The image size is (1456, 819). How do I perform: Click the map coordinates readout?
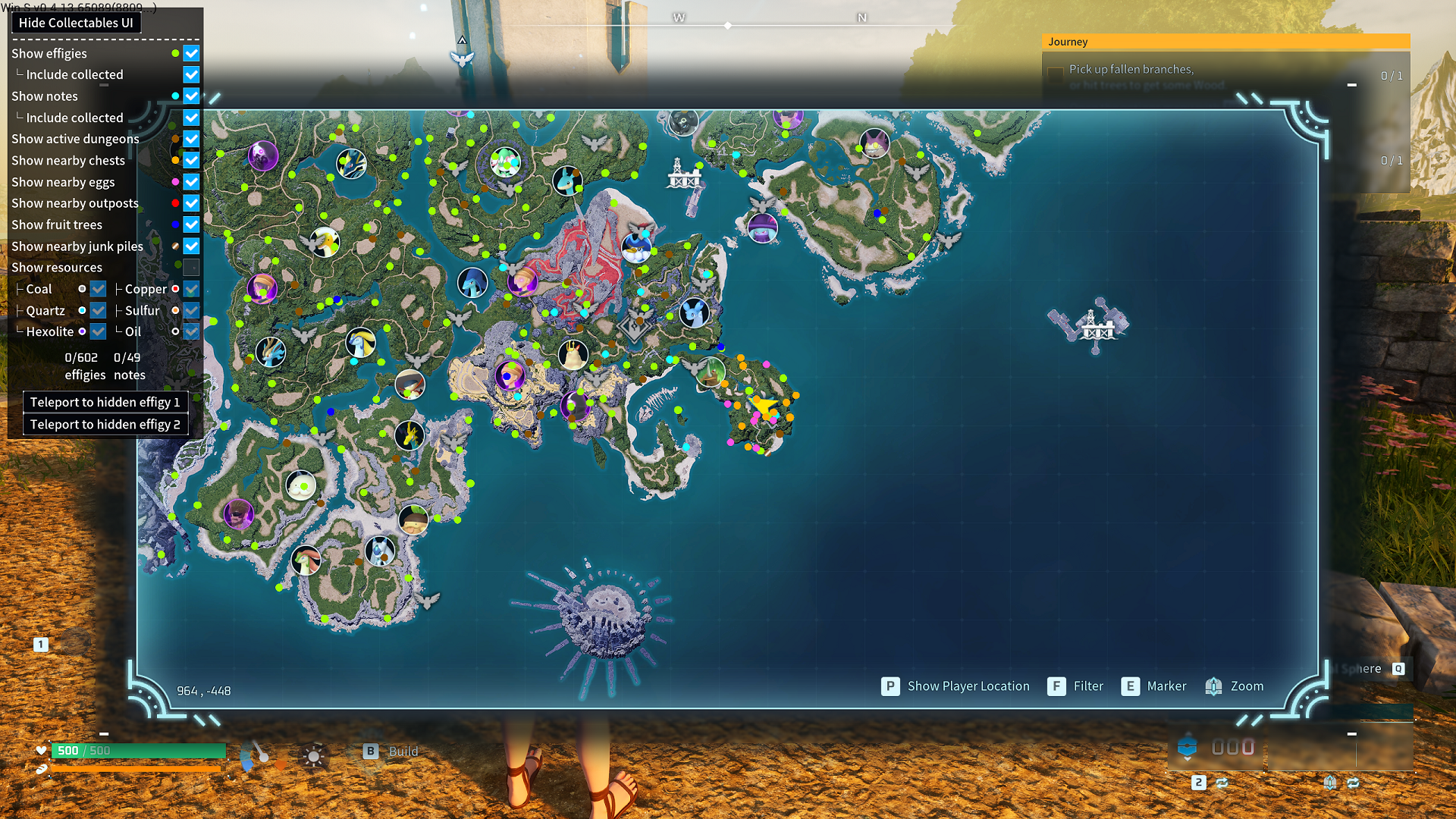tap(203, 690)
